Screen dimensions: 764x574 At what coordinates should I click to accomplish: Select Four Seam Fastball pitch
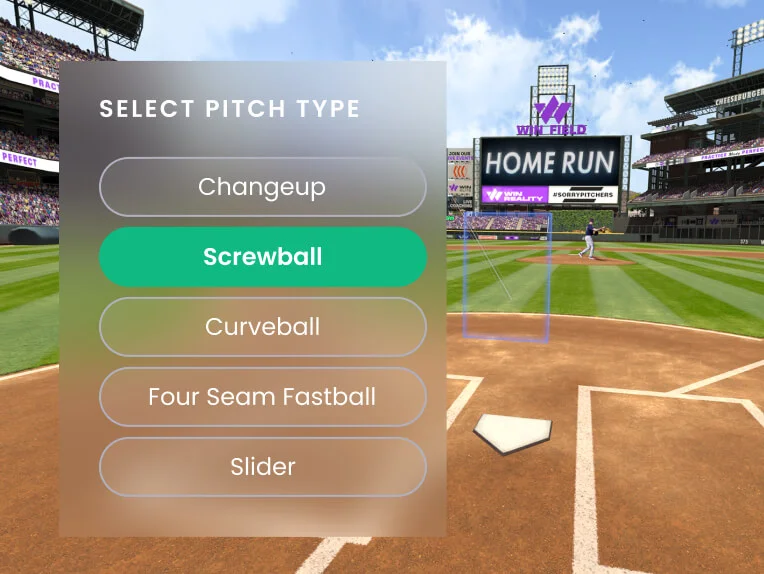point(262,397)
